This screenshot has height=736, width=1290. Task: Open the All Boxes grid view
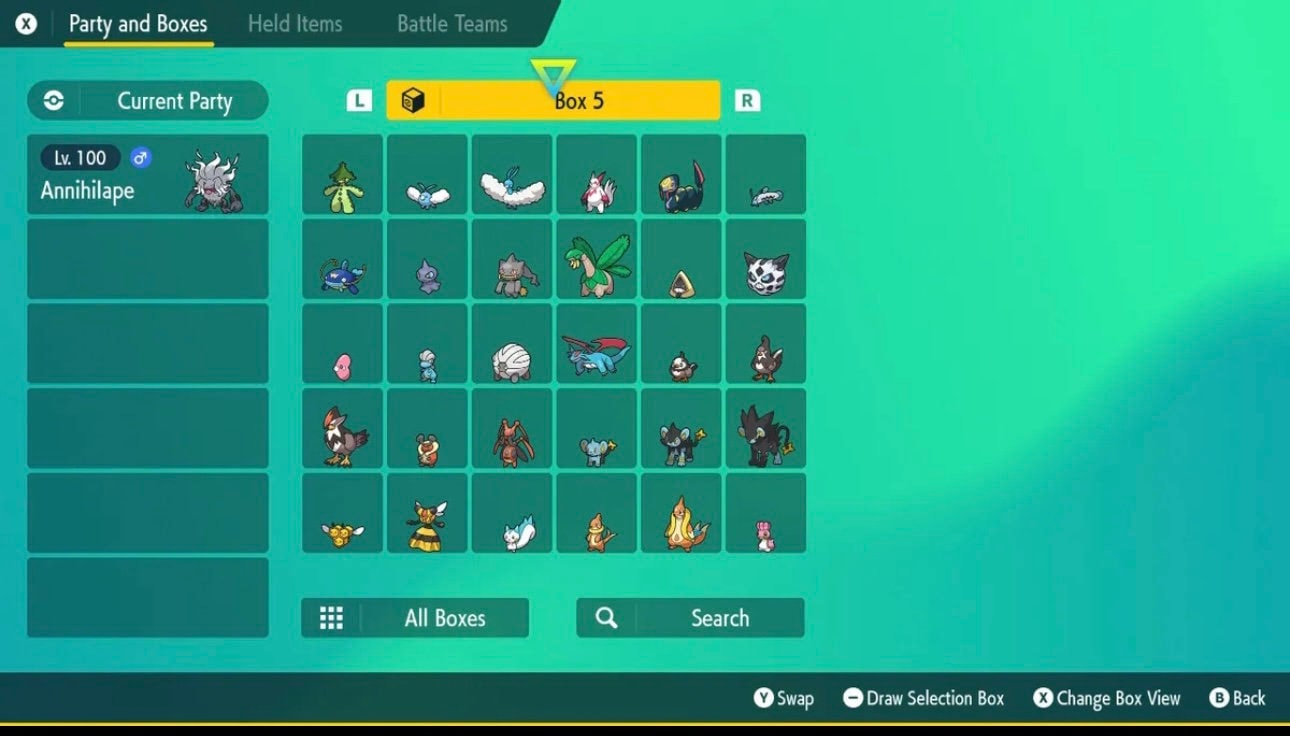point(416,617)
